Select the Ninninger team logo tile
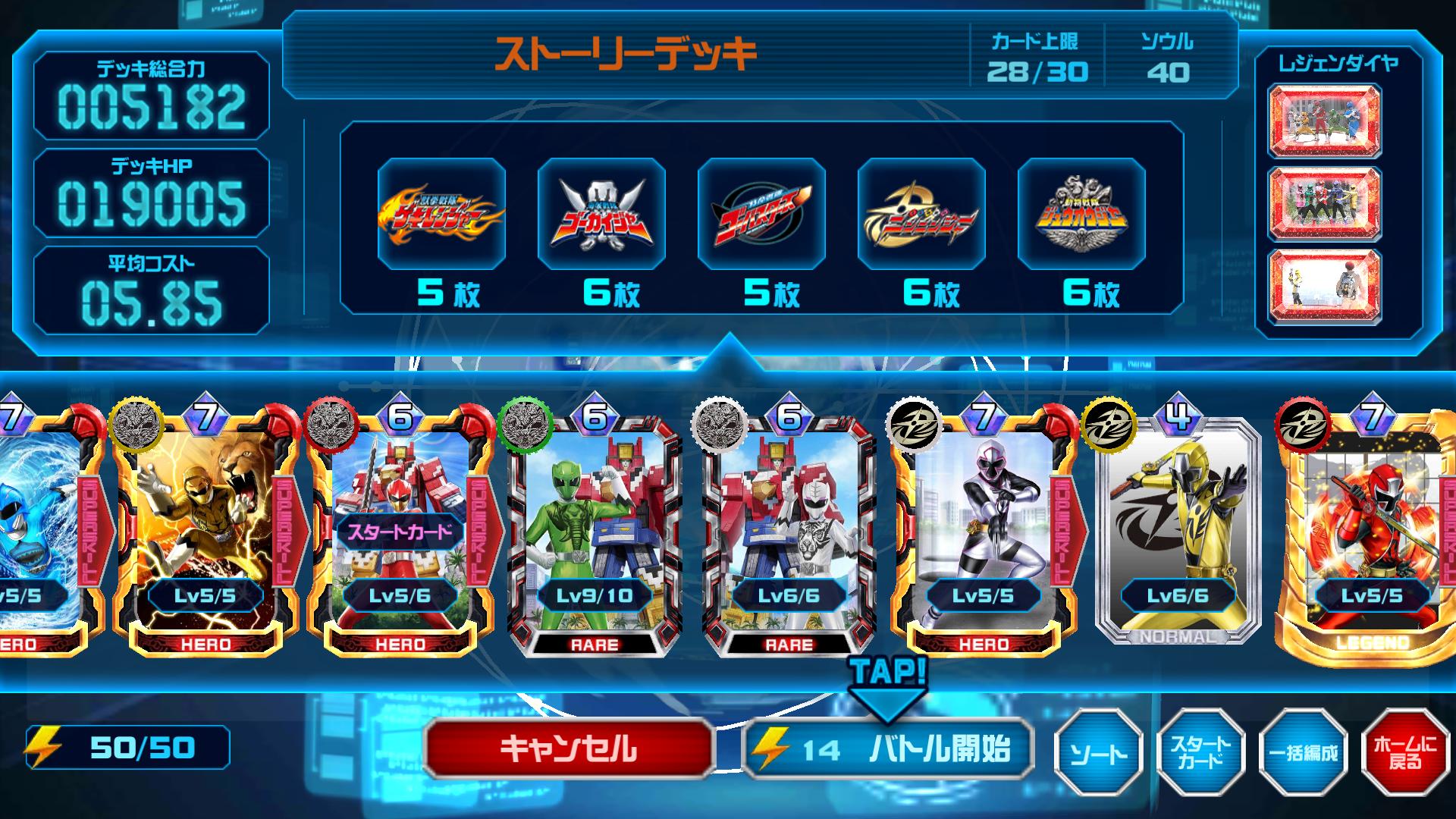 (921, 214)
